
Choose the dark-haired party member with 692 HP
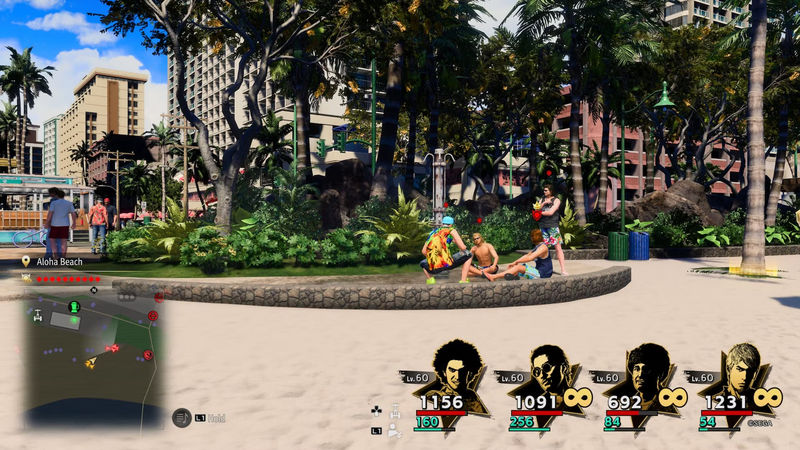(646, 370)
